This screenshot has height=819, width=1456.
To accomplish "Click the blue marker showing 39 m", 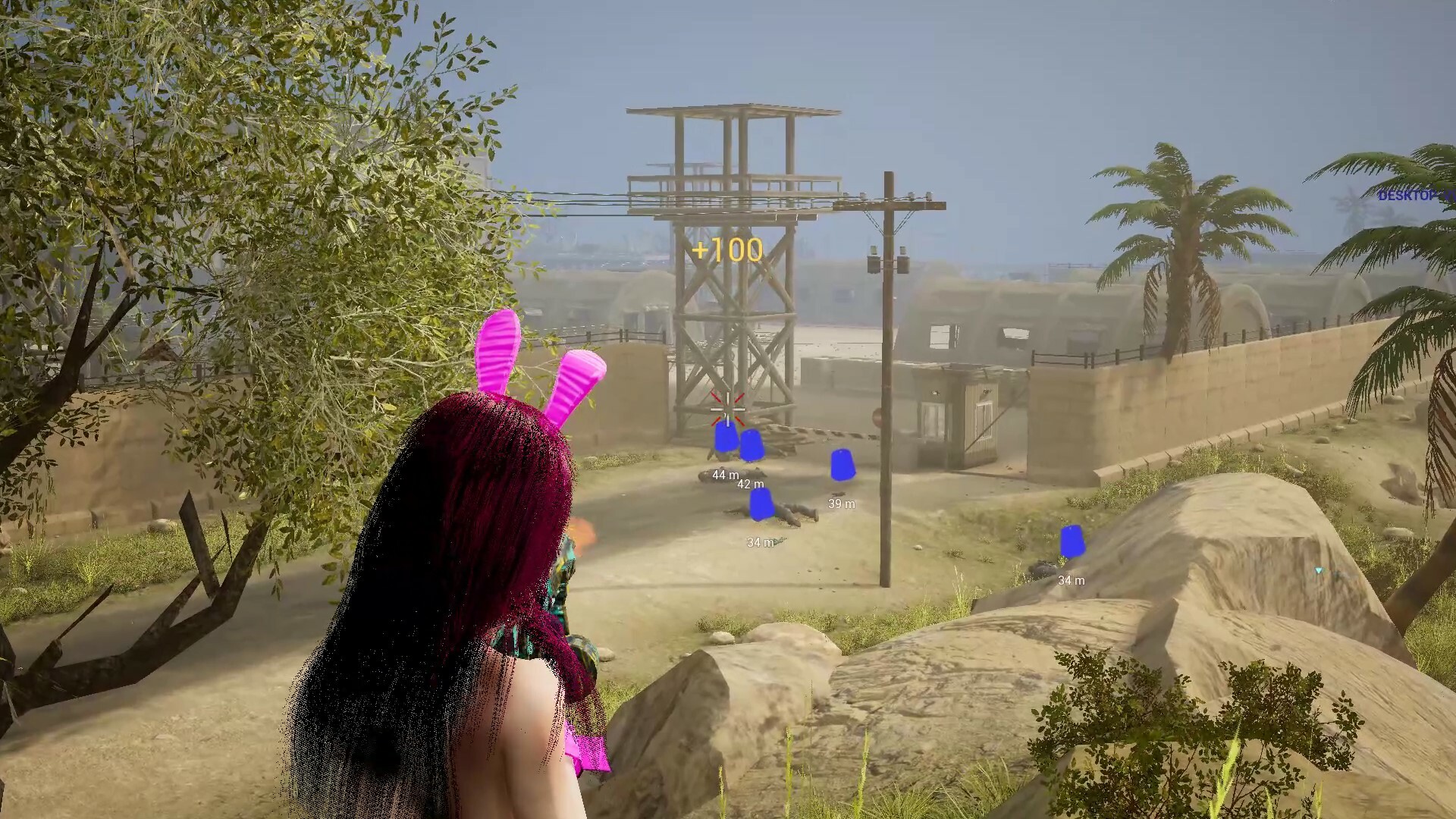I will tap(842, 465).
